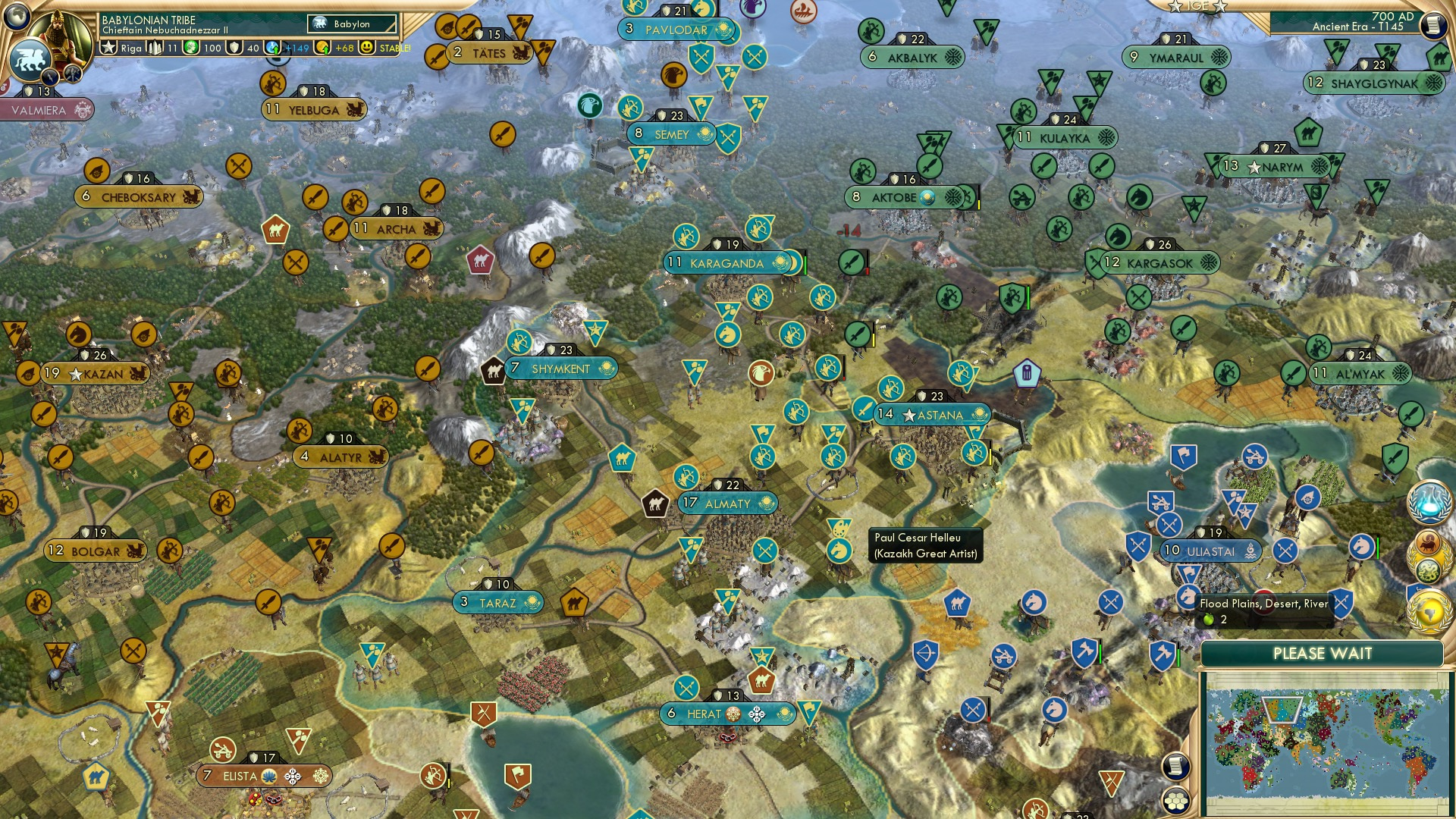This screenshot has height=819, width=1456.
Task: Open the IGE panel at top
Action: pyautogui.click(x=1197, y=6)
